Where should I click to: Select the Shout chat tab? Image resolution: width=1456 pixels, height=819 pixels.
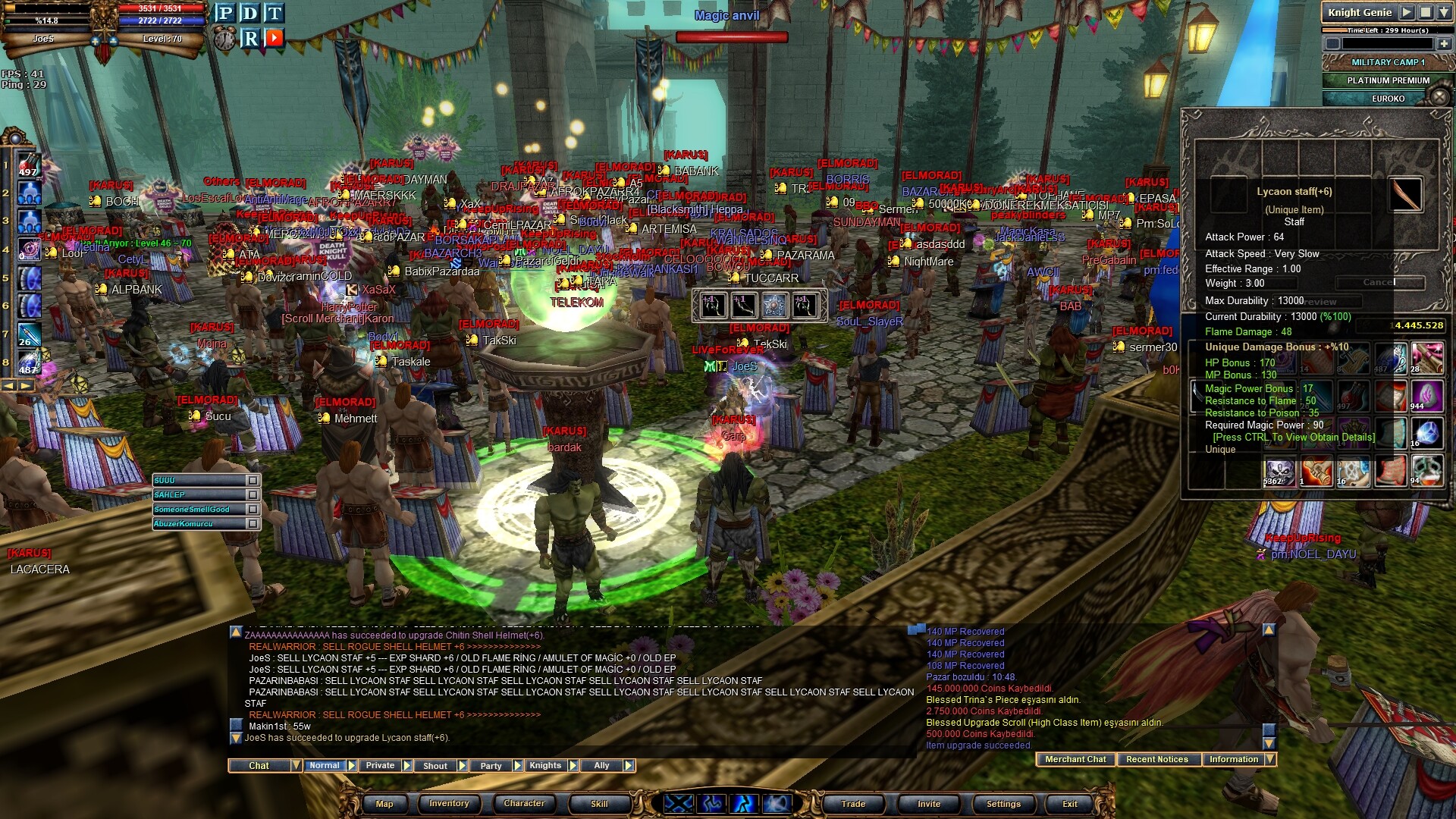pyautogui.click(x=435, y=766)
